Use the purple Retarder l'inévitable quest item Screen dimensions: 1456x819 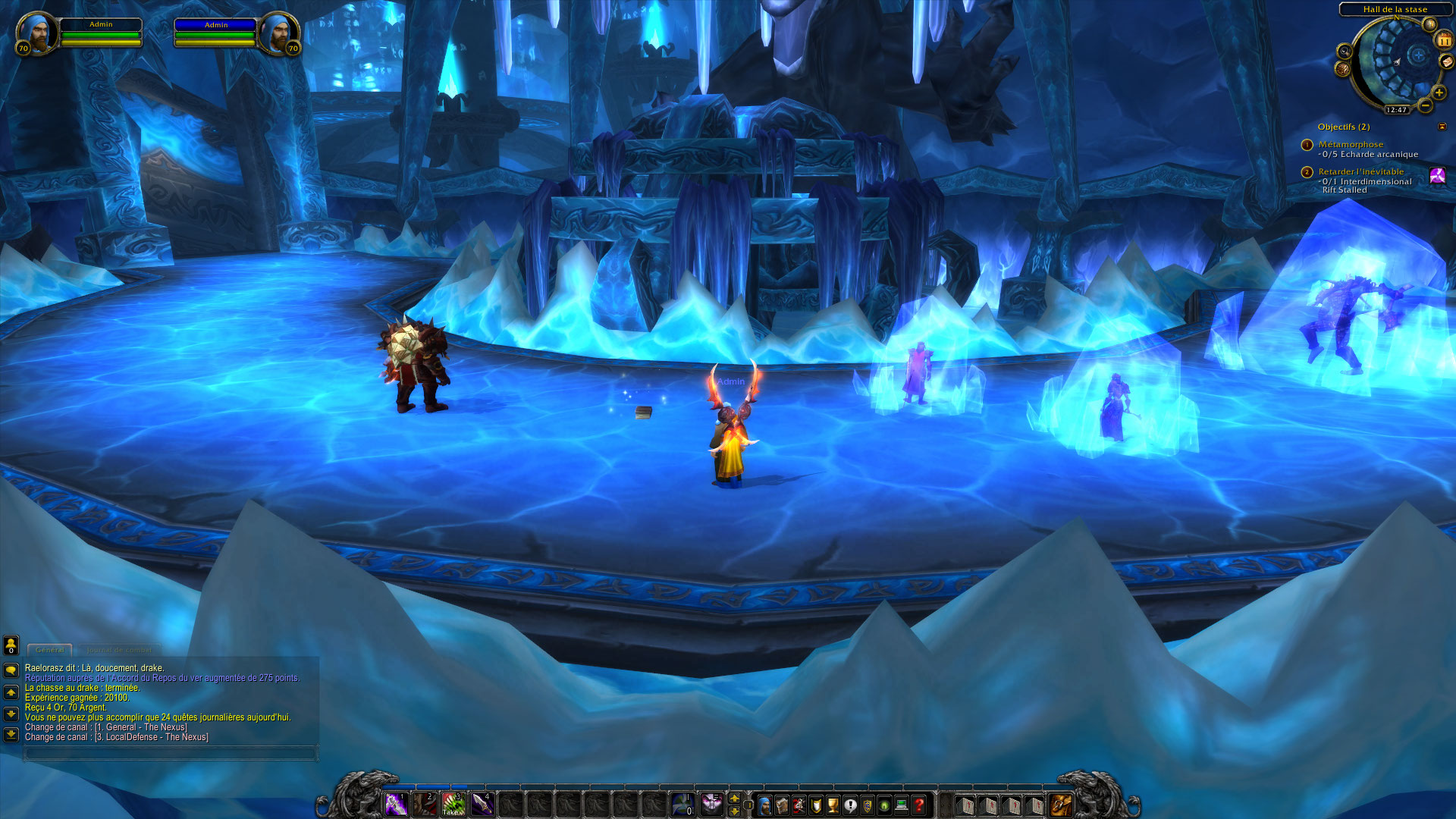[x=1437, y=177]
